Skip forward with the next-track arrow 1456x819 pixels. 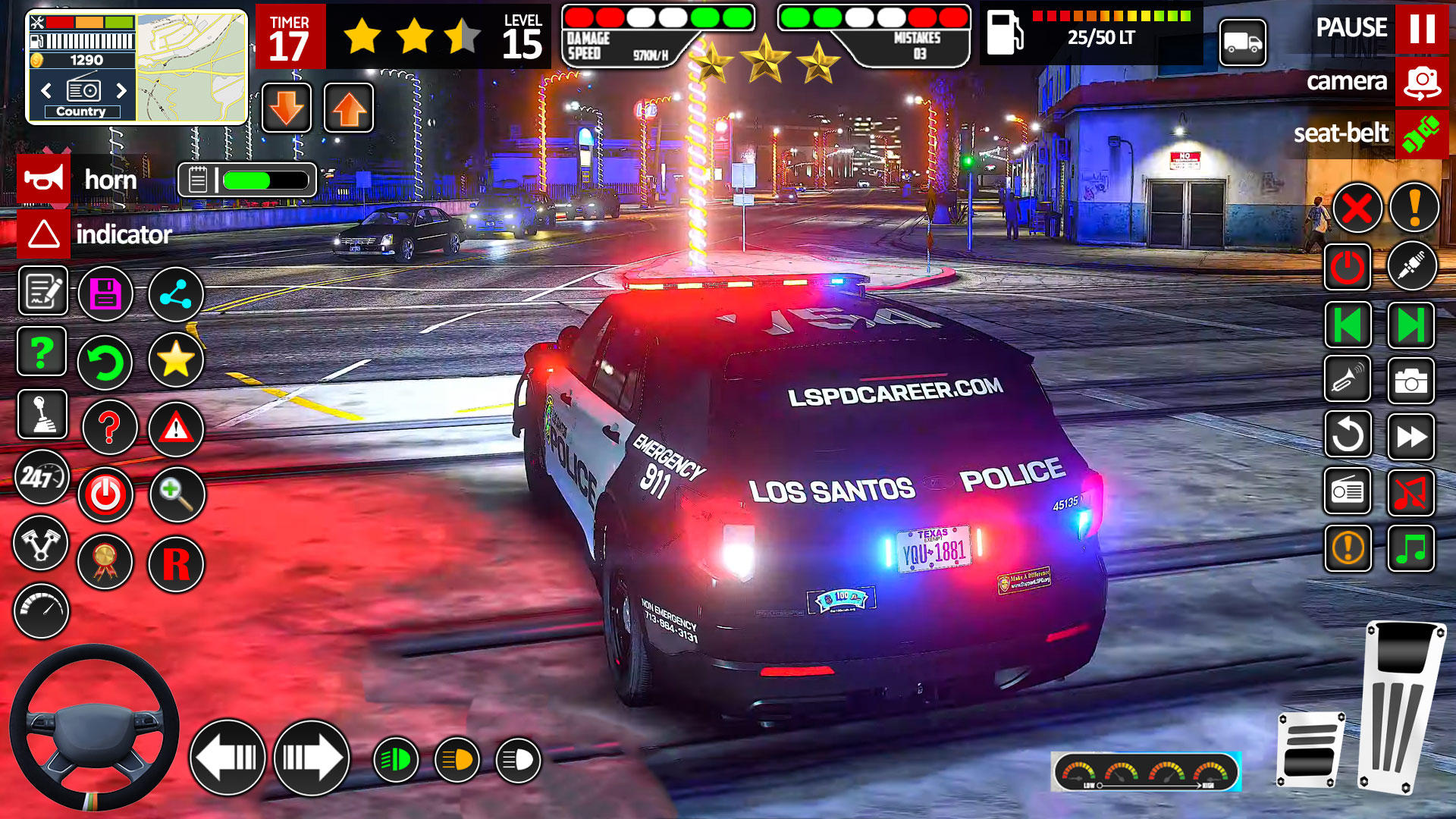[1411, 326]
